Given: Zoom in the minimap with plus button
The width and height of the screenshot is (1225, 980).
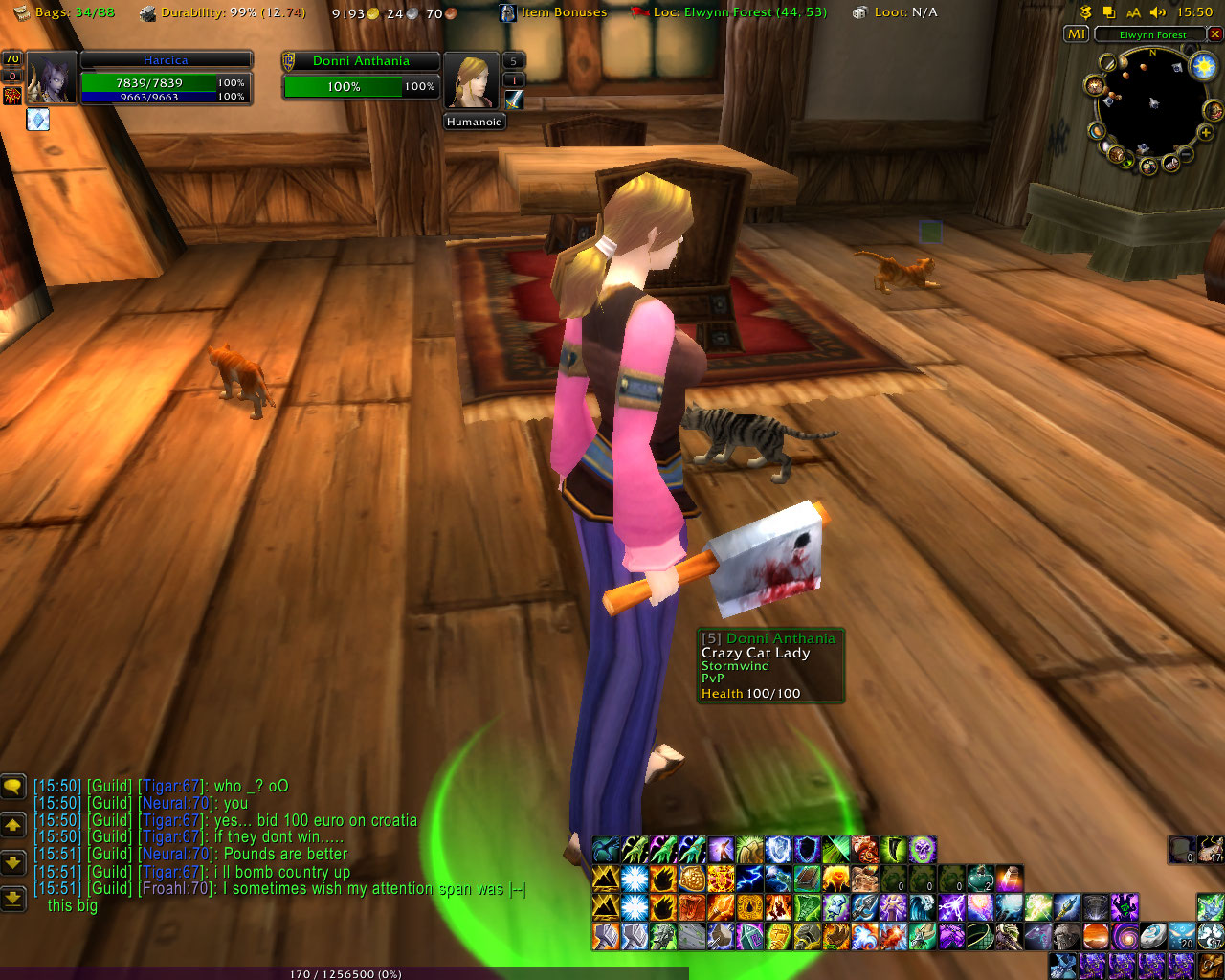Looking at the screenshot, I should coord(1205,133).
